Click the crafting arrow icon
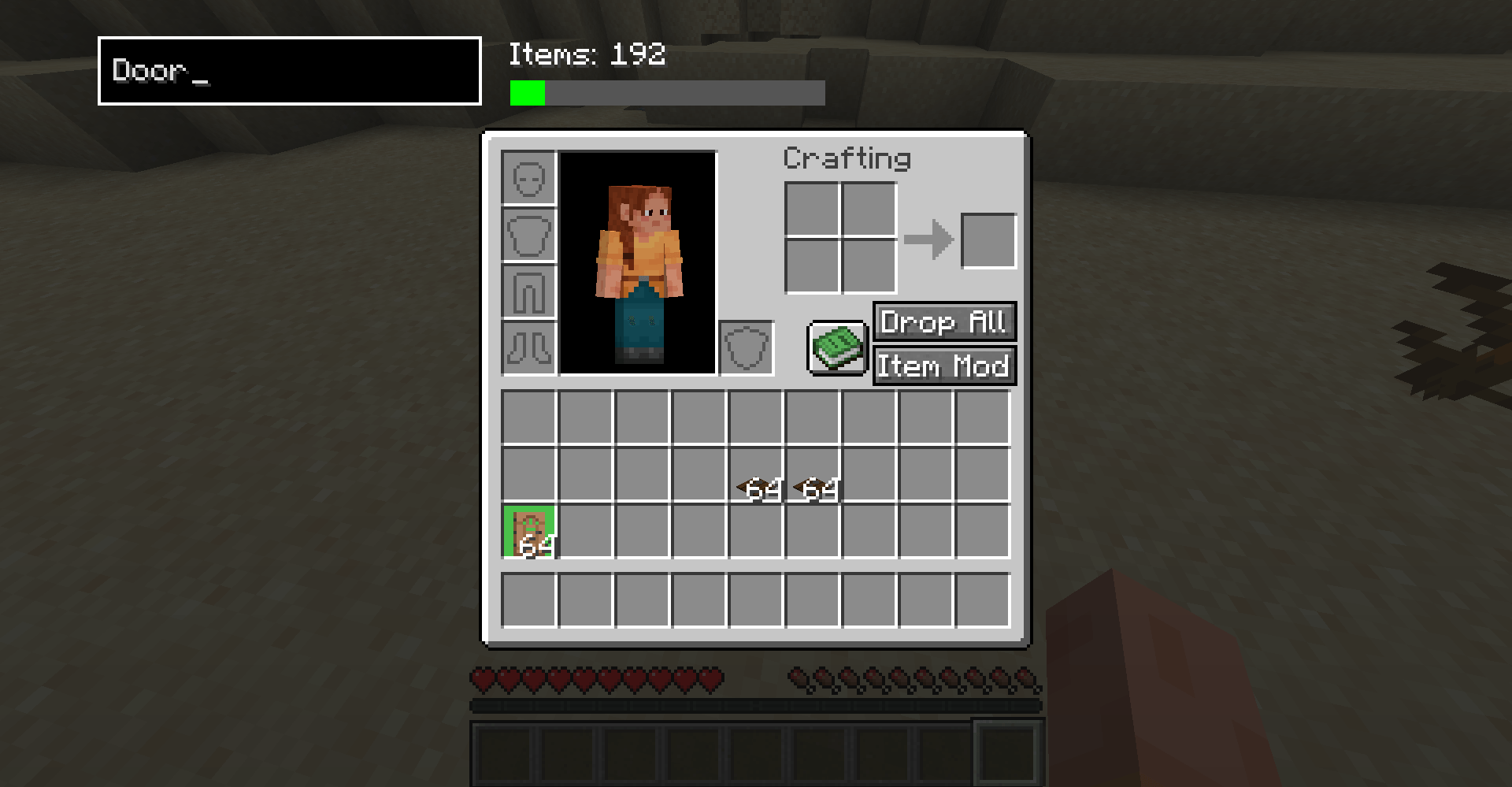Viewport: 1512px width, 787px height. pos(931,239)
